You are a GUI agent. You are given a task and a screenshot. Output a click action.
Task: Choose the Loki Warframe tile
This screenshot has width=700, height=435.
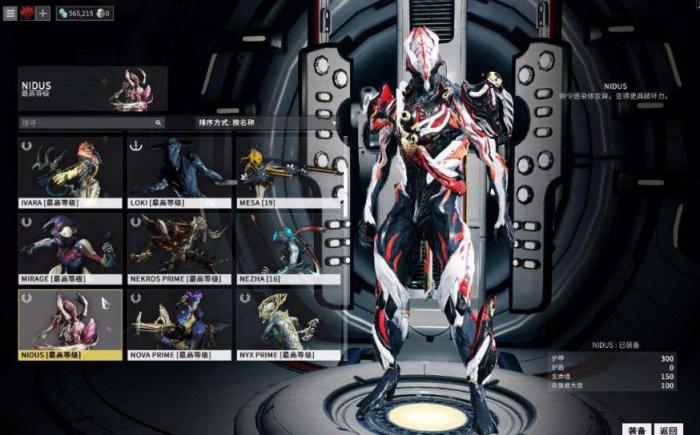[x=178, y=171]
